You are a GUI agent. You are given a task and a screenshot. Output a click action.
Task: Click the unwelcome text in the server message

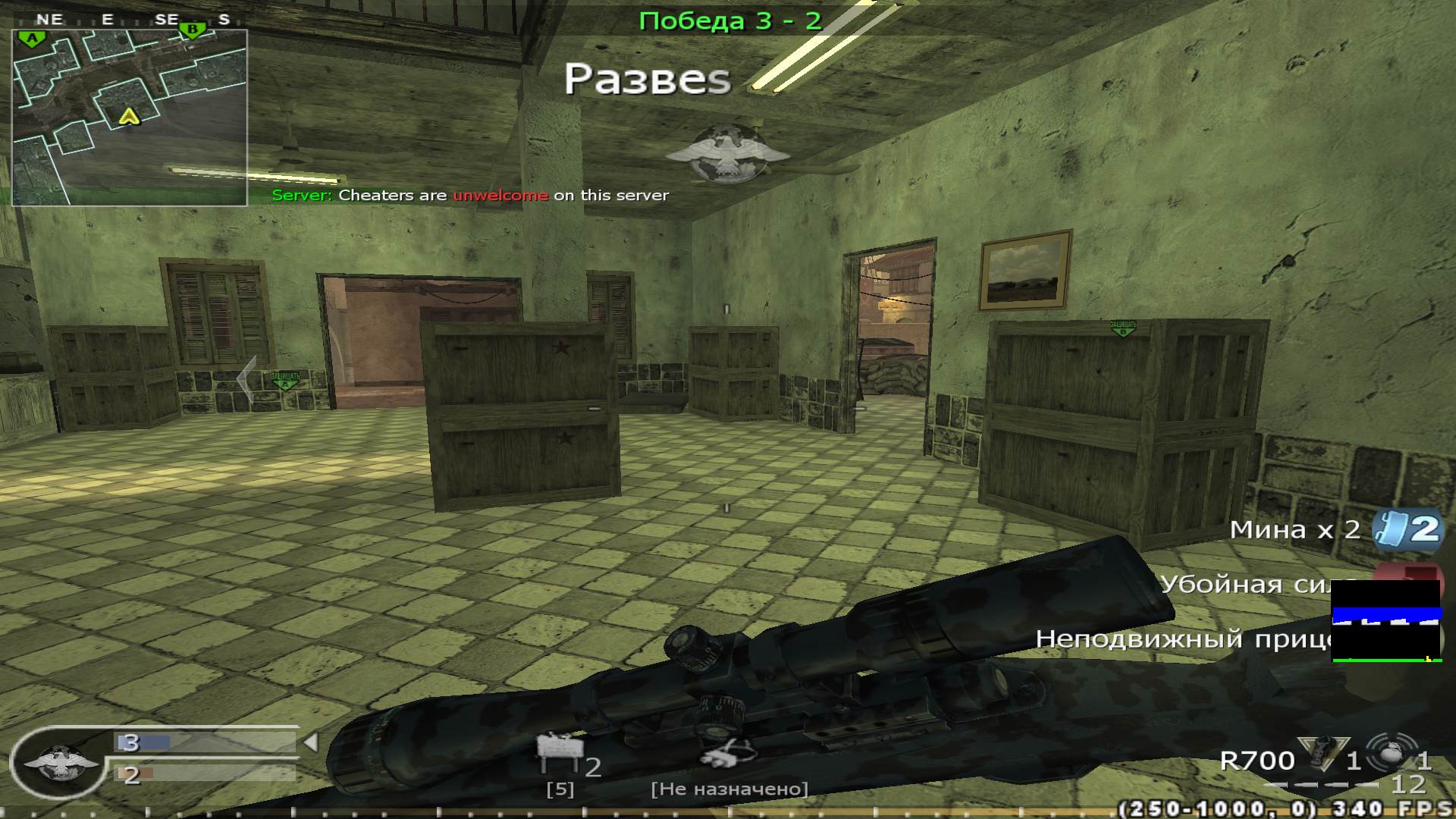pos(498,195)
